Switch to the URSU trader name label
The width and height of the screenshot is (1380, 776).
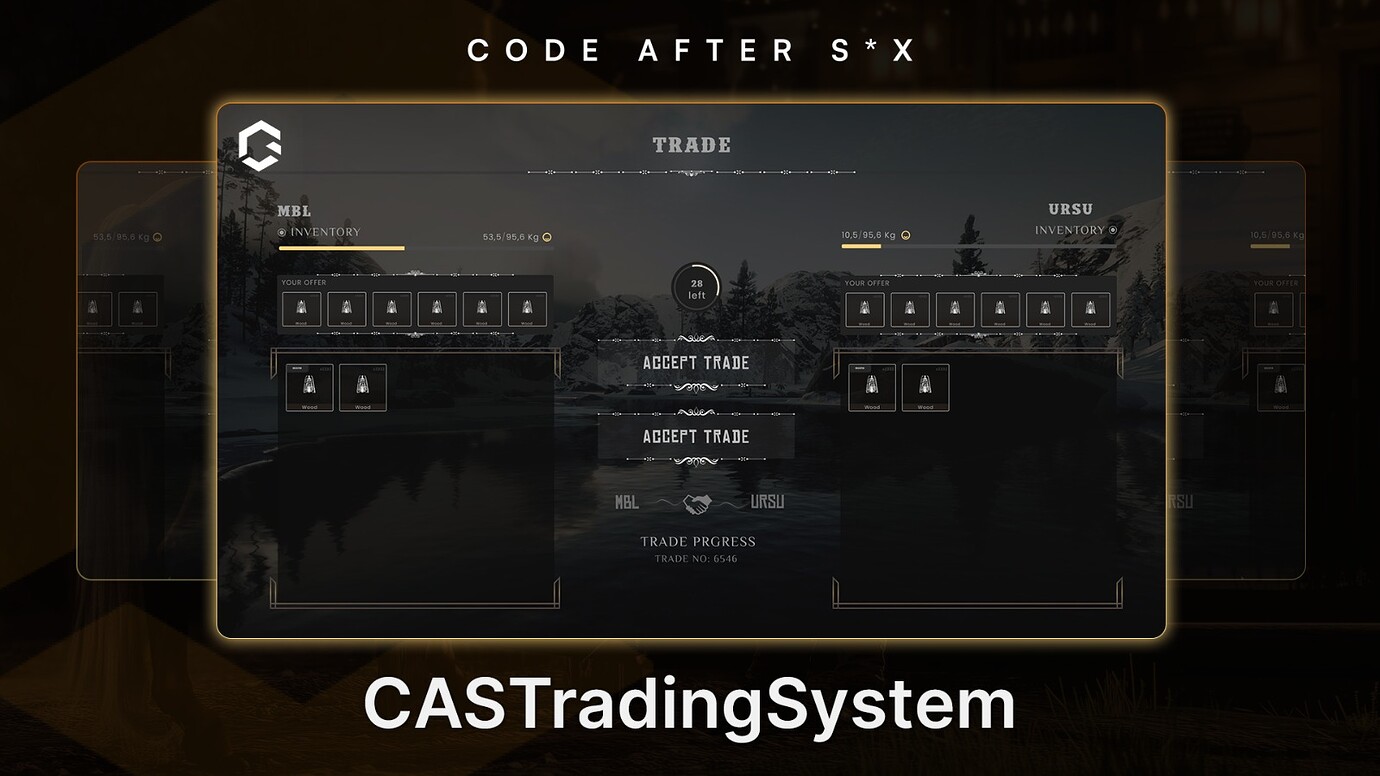tap(1071, 209)
